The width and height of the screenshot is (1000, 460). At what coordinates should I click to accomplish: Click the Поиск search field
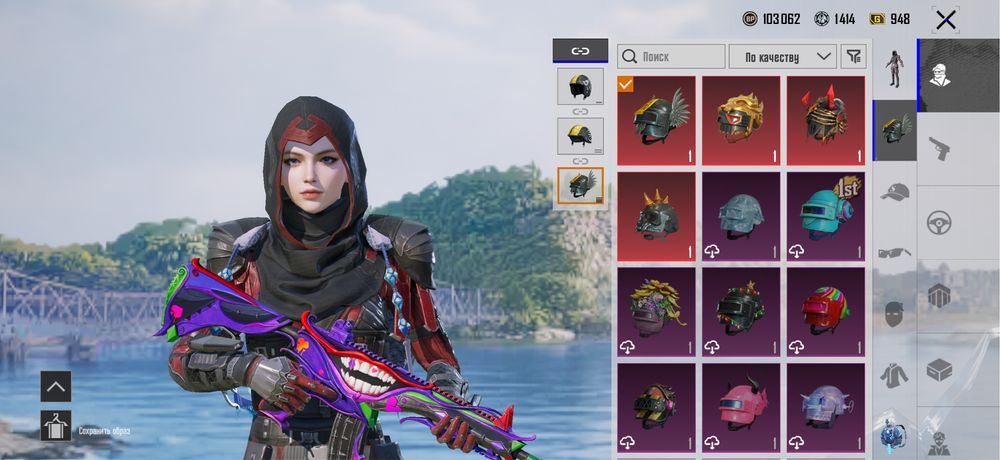pos(671,57)
